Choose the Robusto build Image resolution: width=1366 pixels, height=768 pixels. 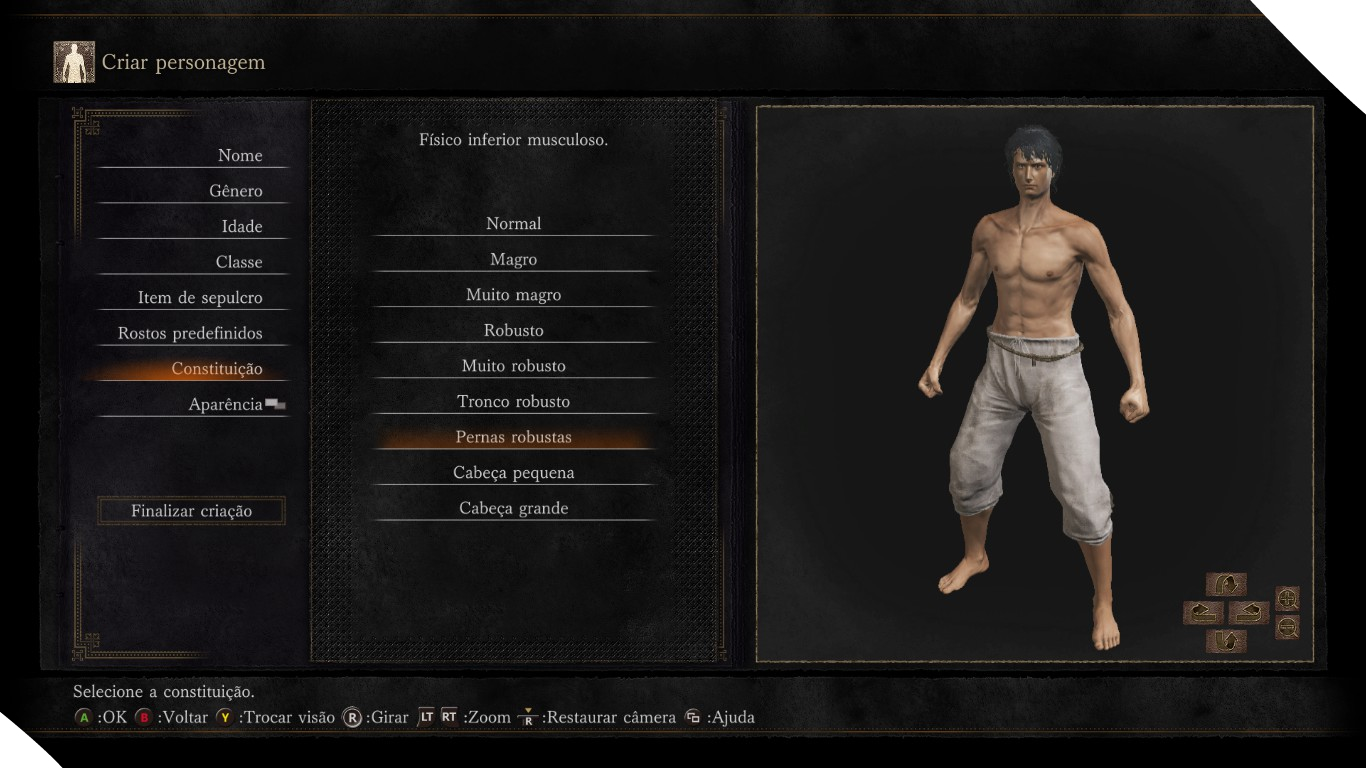pyautogui.click(x=513, y=331)
